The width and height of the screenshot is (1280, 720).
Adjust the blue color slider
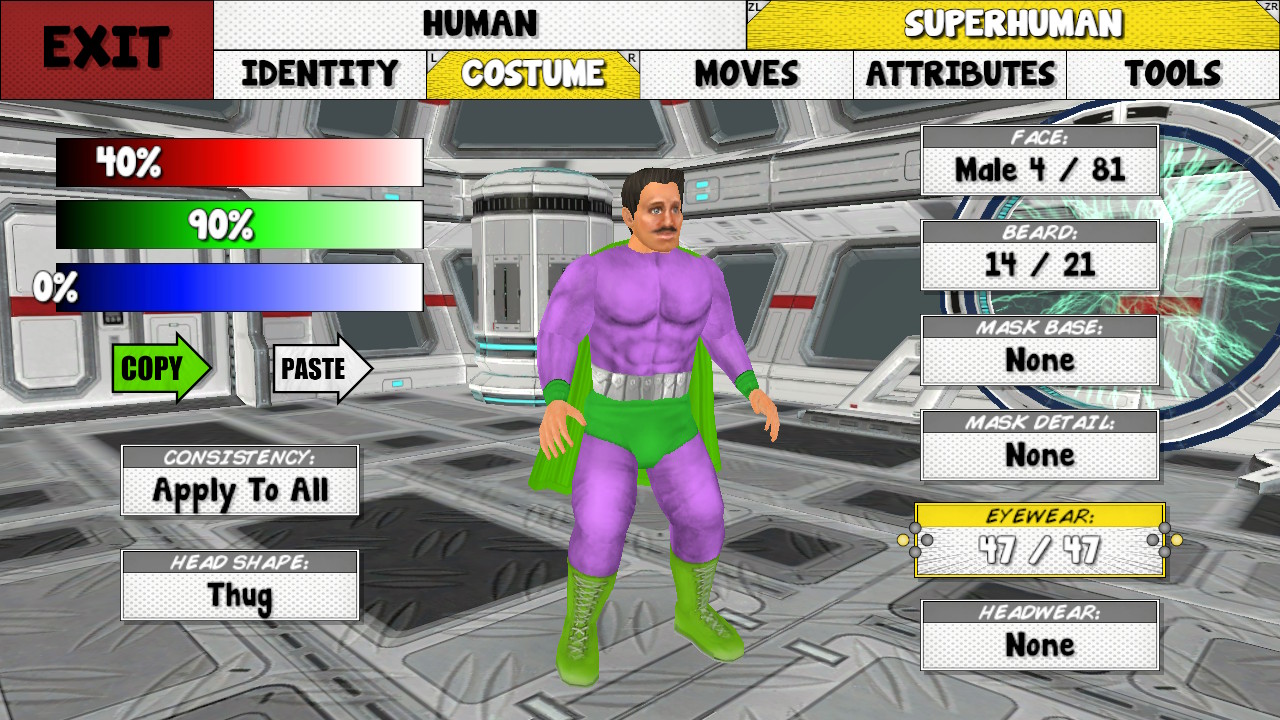click(240, 288)
